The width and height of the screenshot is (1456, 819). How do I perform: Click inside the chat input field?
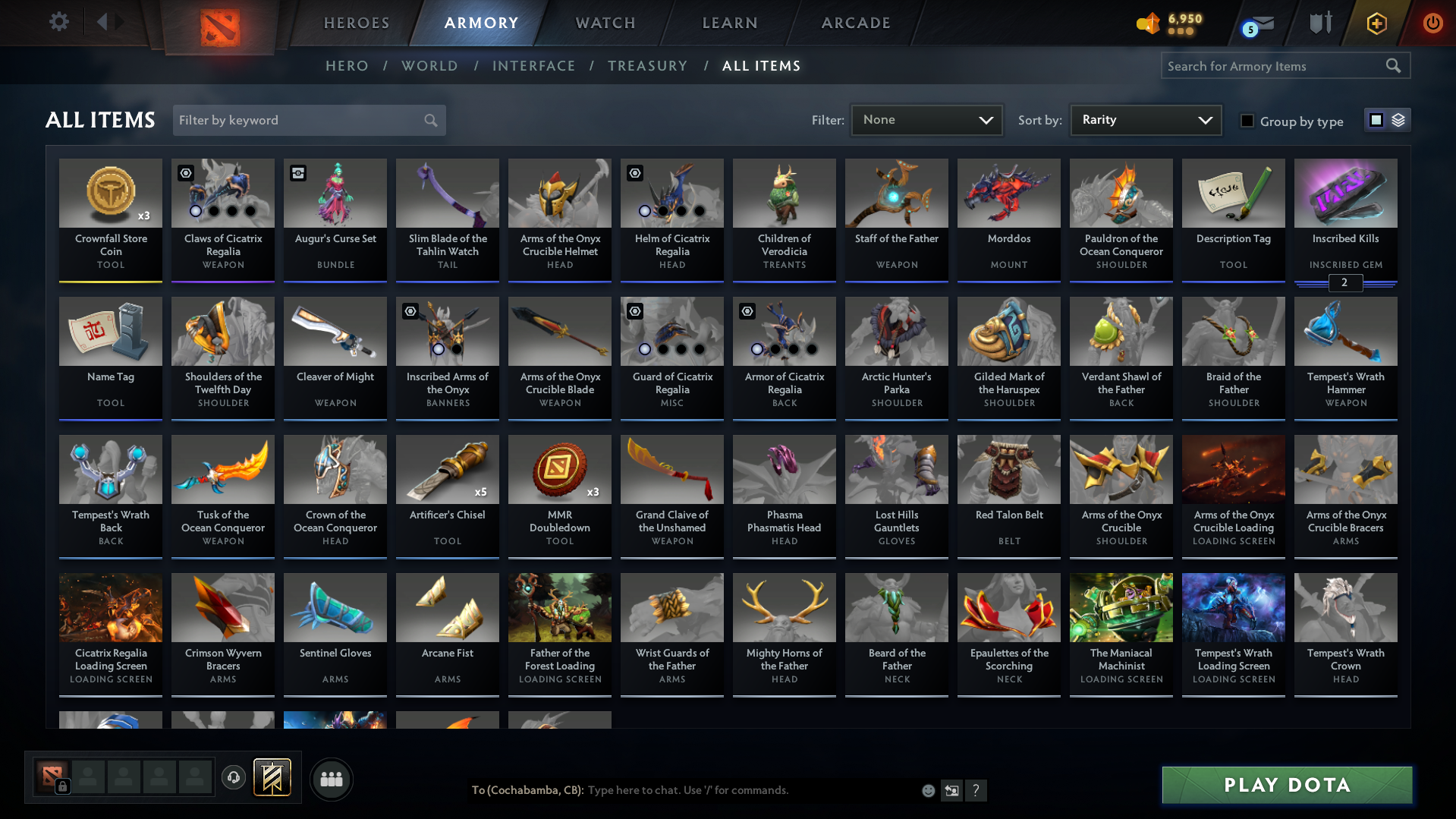(721, 790)
